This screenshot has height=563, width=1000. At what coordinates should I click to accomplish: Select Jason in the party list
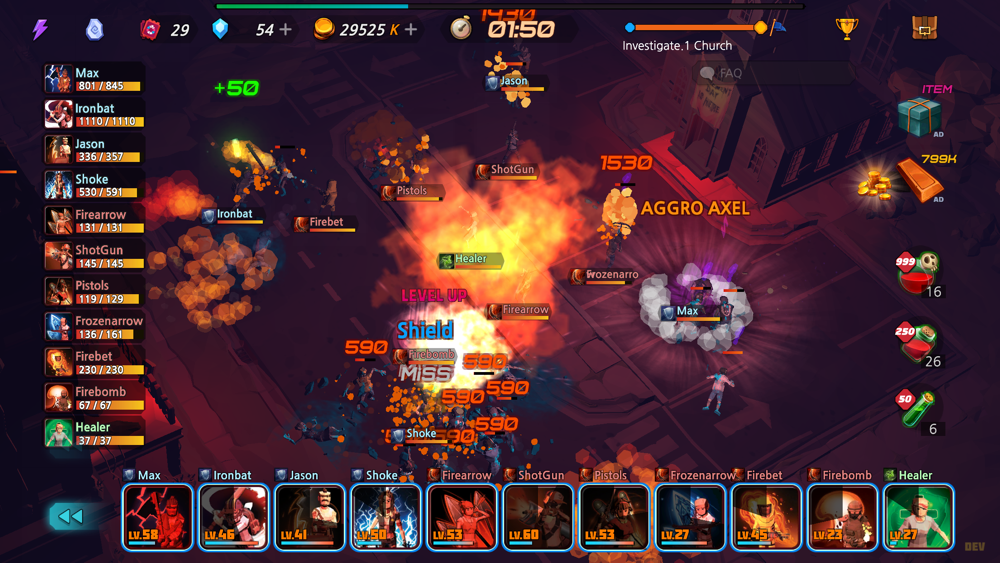94,150
